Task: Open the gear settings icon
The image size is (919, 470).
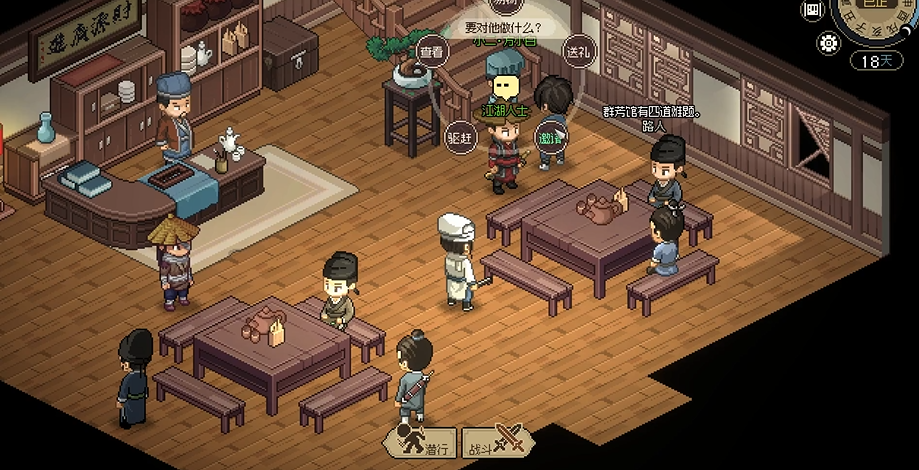Action: coord(828,43)
